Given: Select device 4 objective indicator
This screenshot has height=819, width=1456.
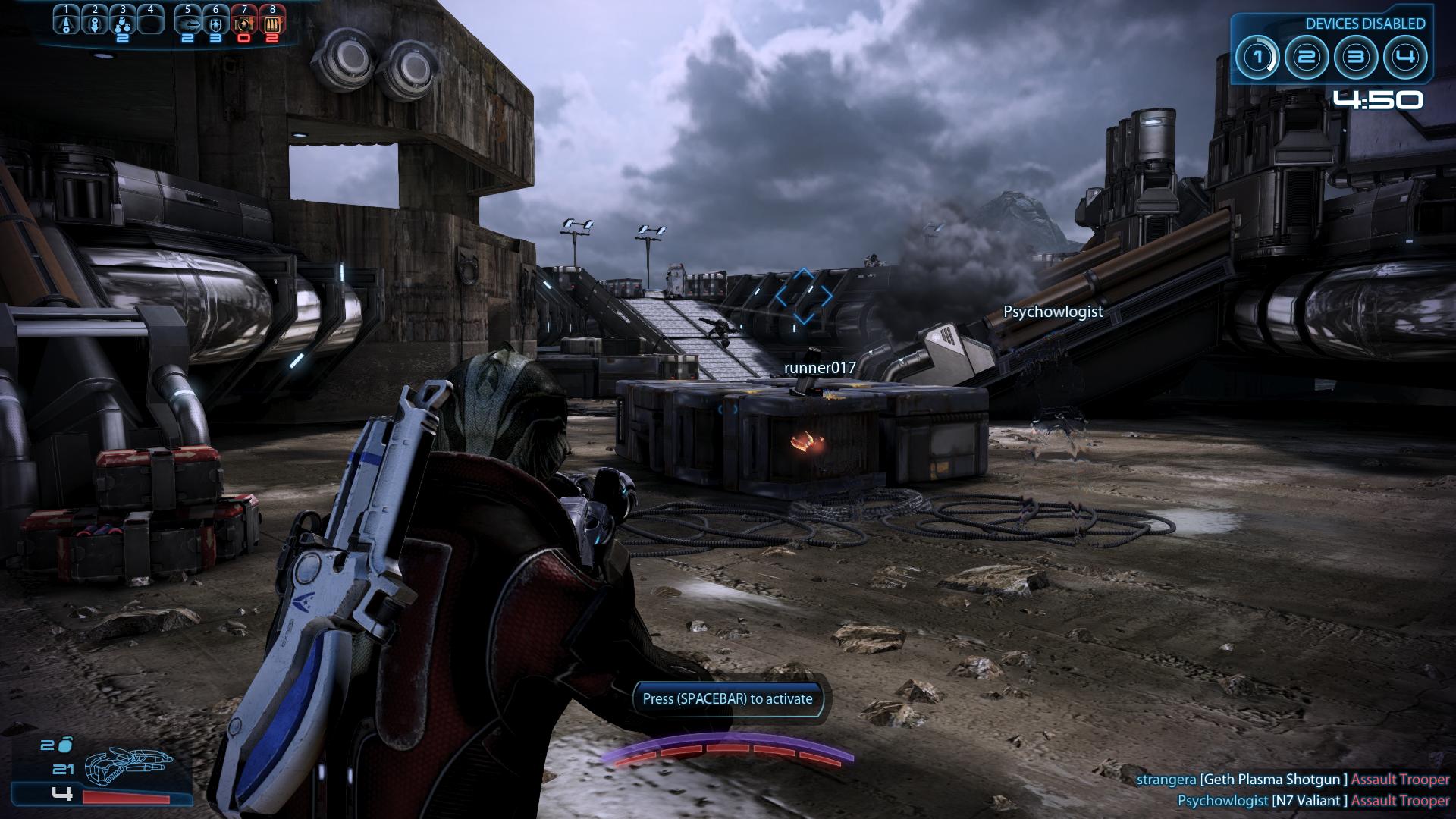Looking at the screenshot, I should 1405,58.
